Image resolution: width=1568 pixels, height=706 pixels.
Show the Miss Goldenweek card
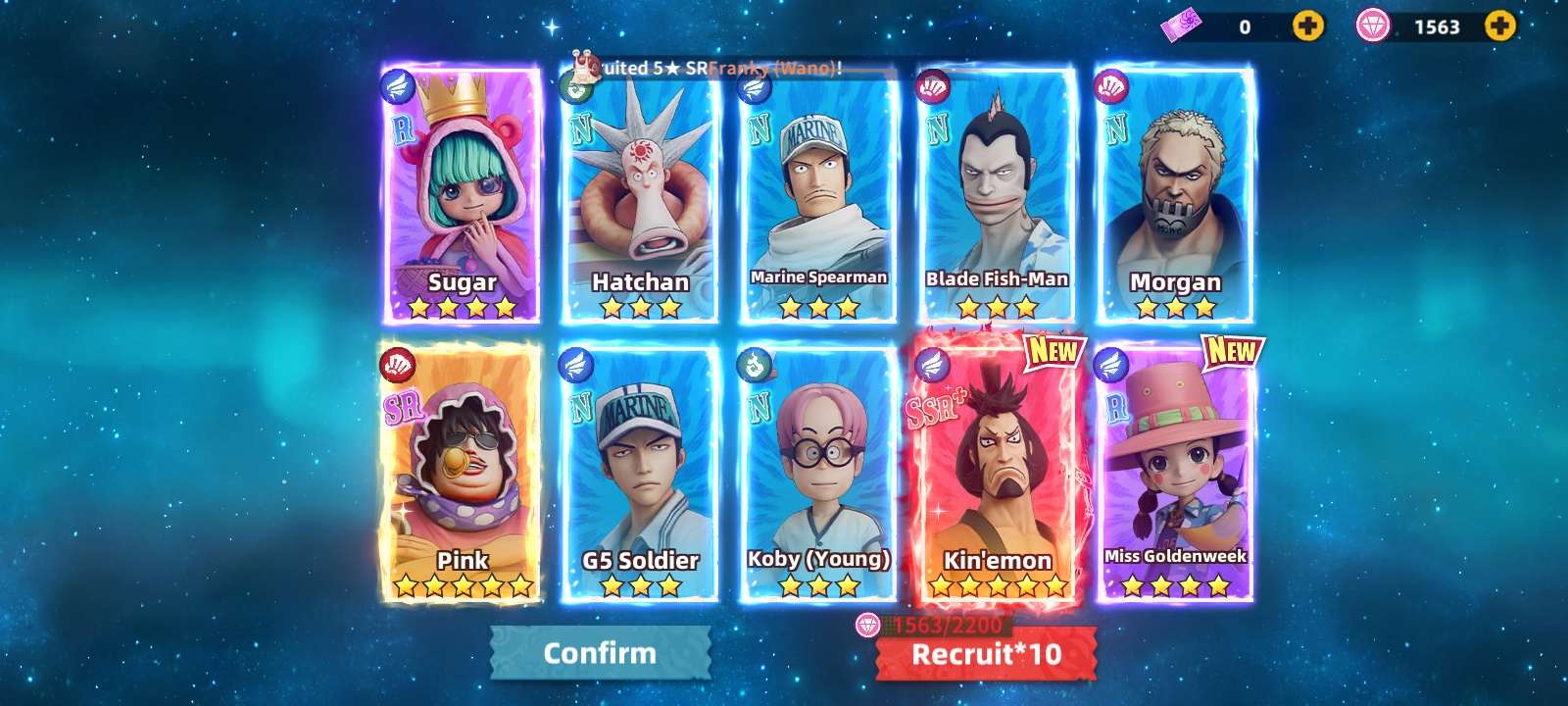[1175, 473]
